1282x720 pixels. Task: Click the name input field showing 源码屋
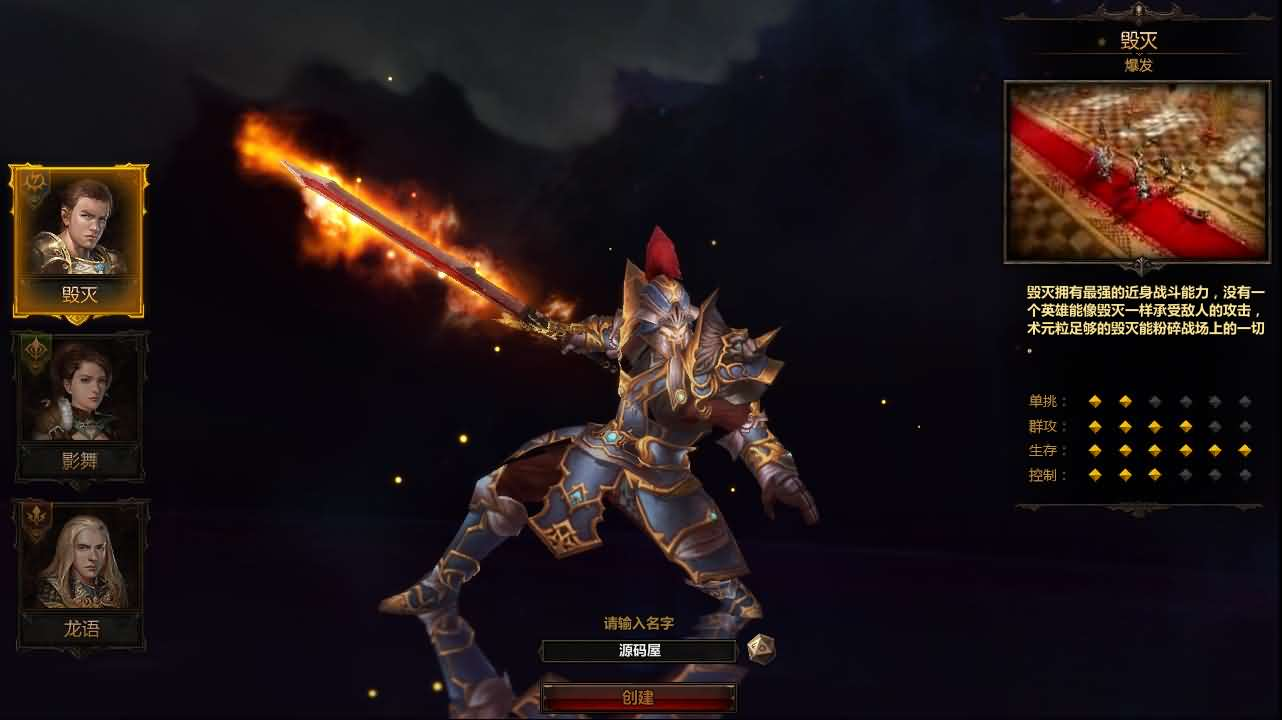tap(638, 651)
